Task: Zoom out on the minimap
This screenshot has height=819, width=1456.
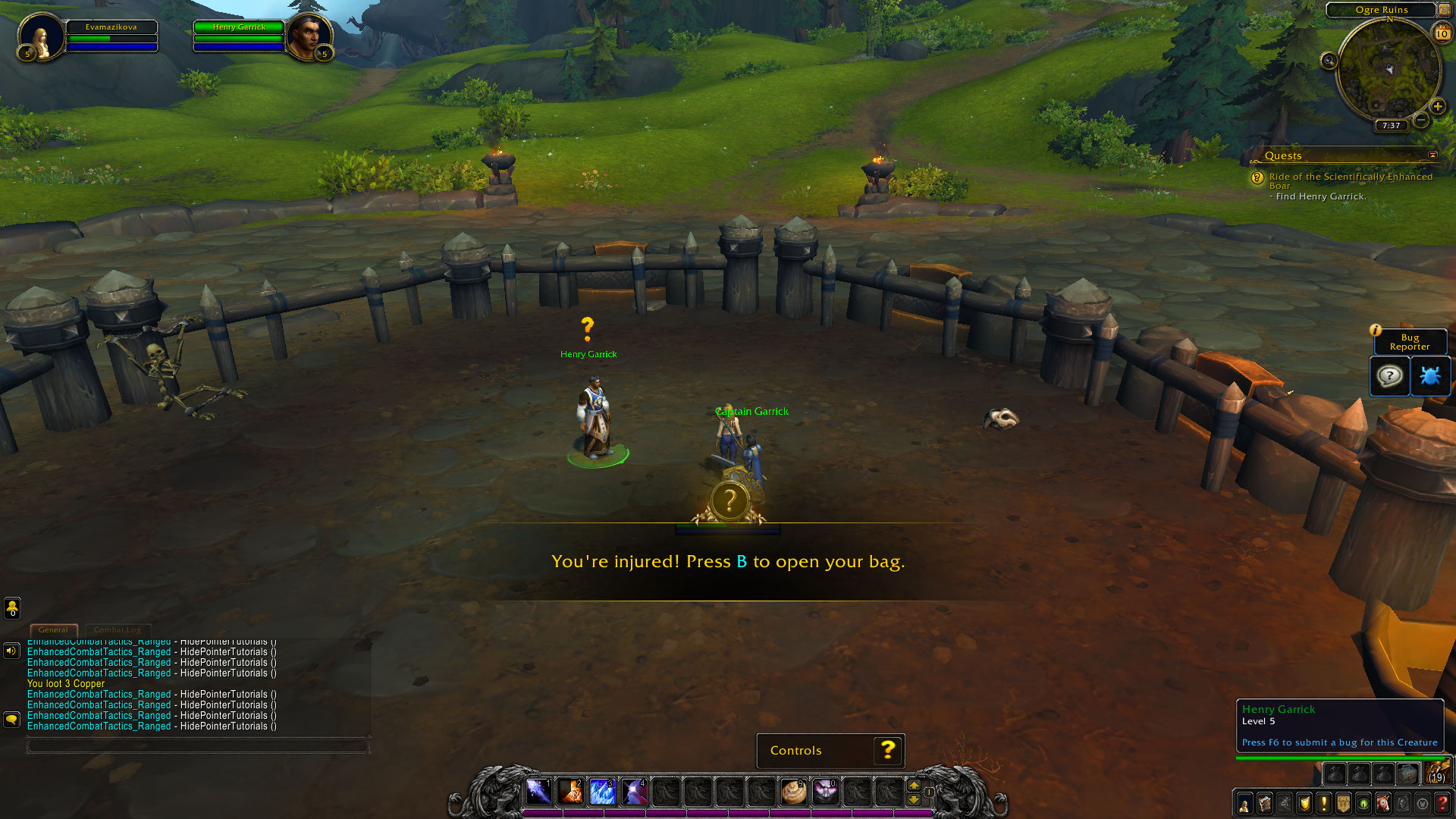Action: pyautogui.click(x=1421, y=120)
